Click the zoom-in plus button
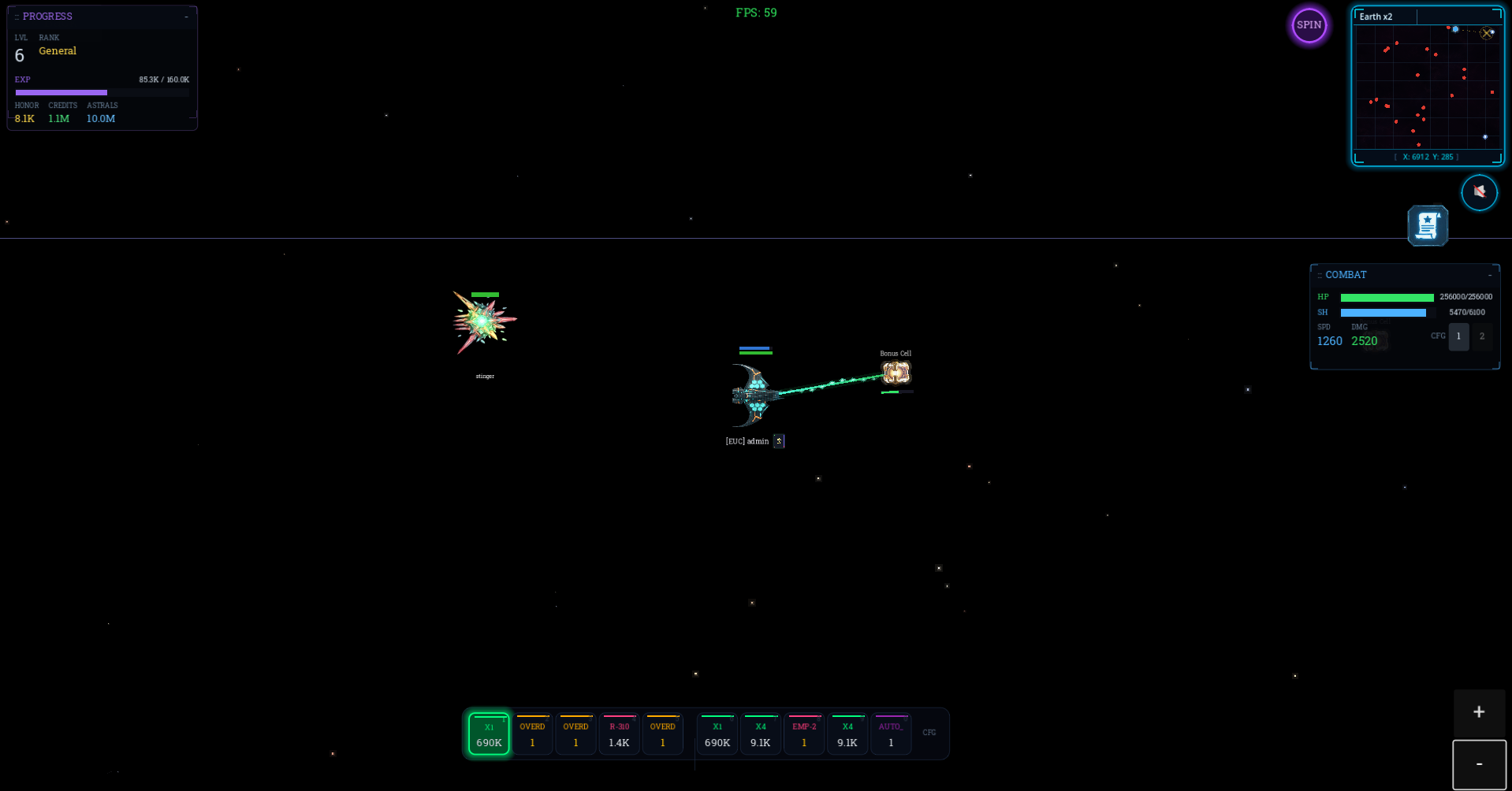This screenshot has height=791, width=1512. [x=1479, y=713]
